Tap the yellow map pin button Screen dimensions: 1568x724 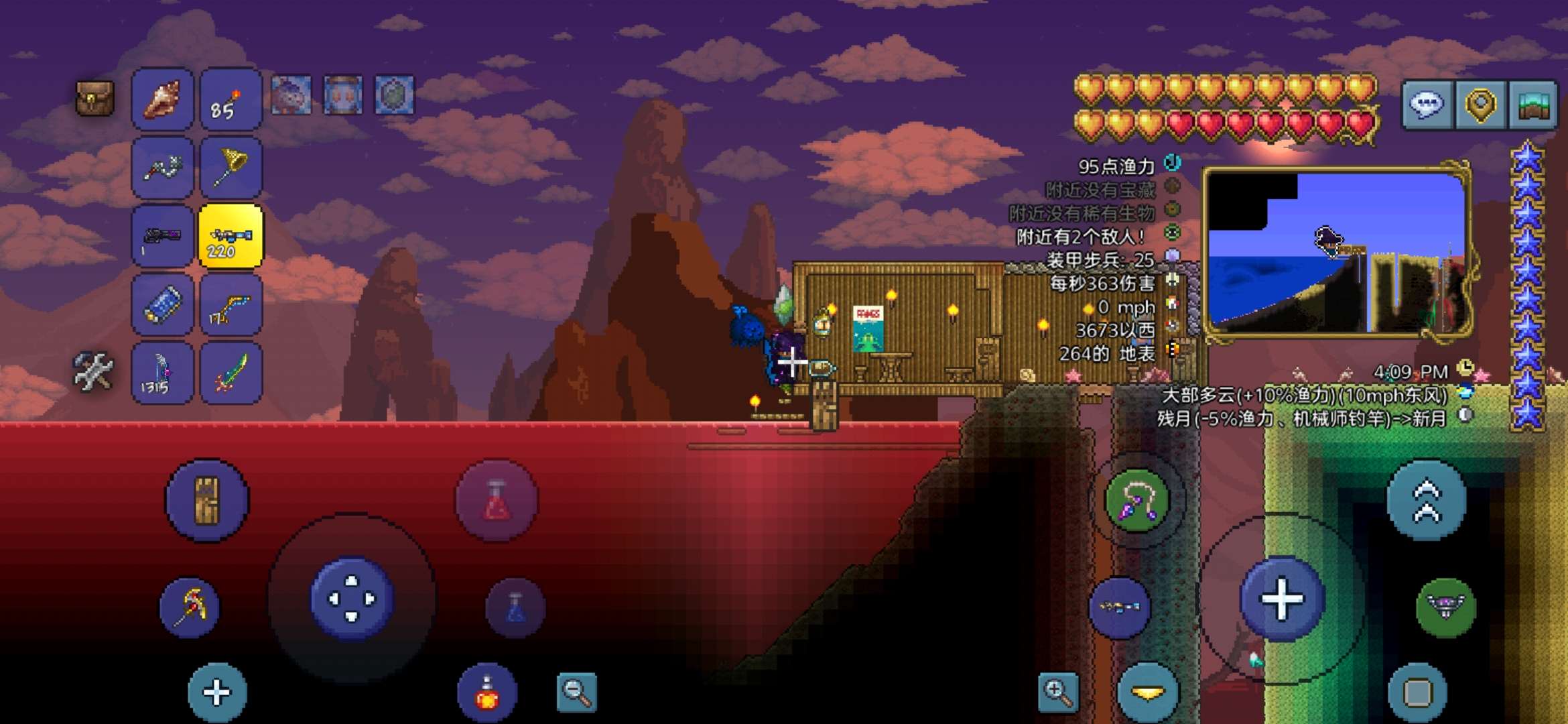[x=1480, y=105]
